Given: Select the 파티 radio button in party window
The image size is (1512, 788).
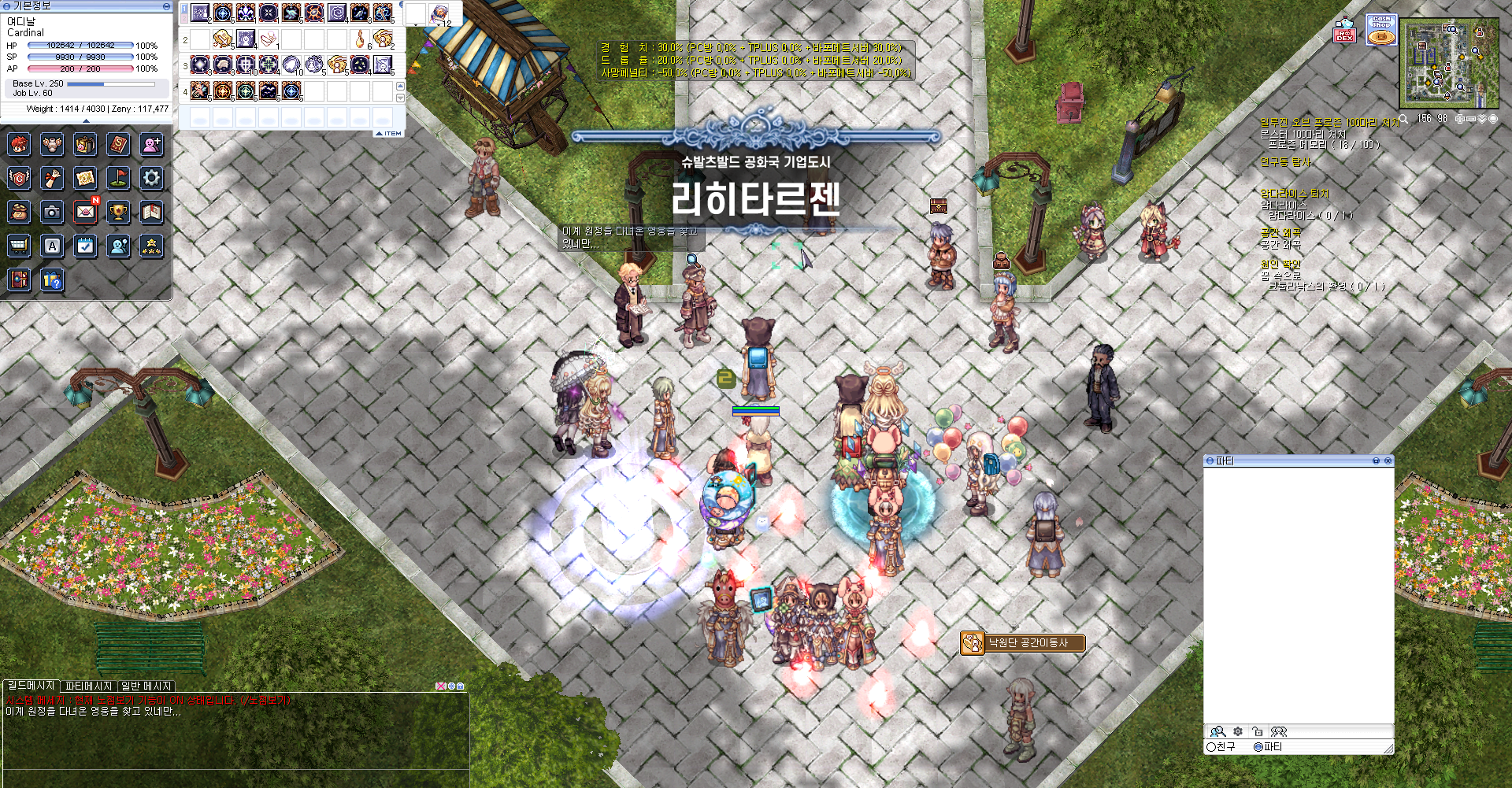Looking at the screenshot, I should click(x=1258, y=747).
